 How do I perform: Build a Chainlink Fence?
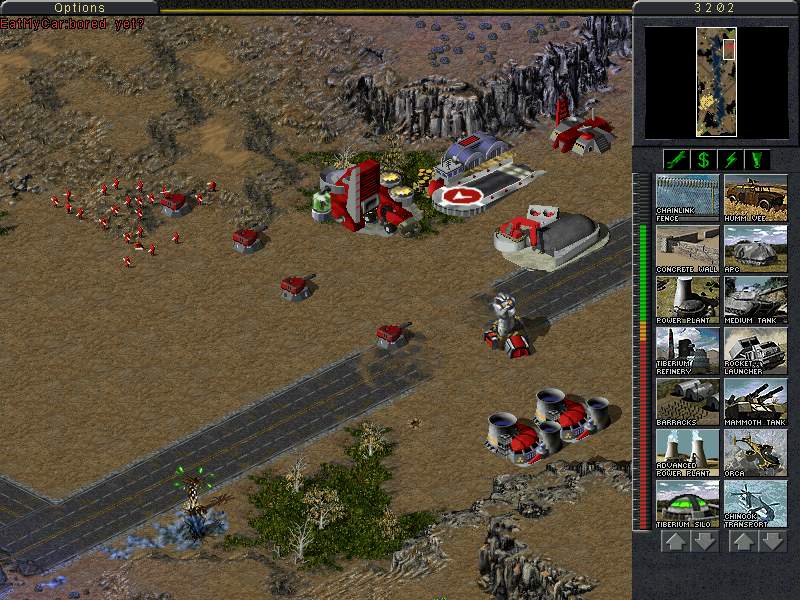(x=687, y=197)
